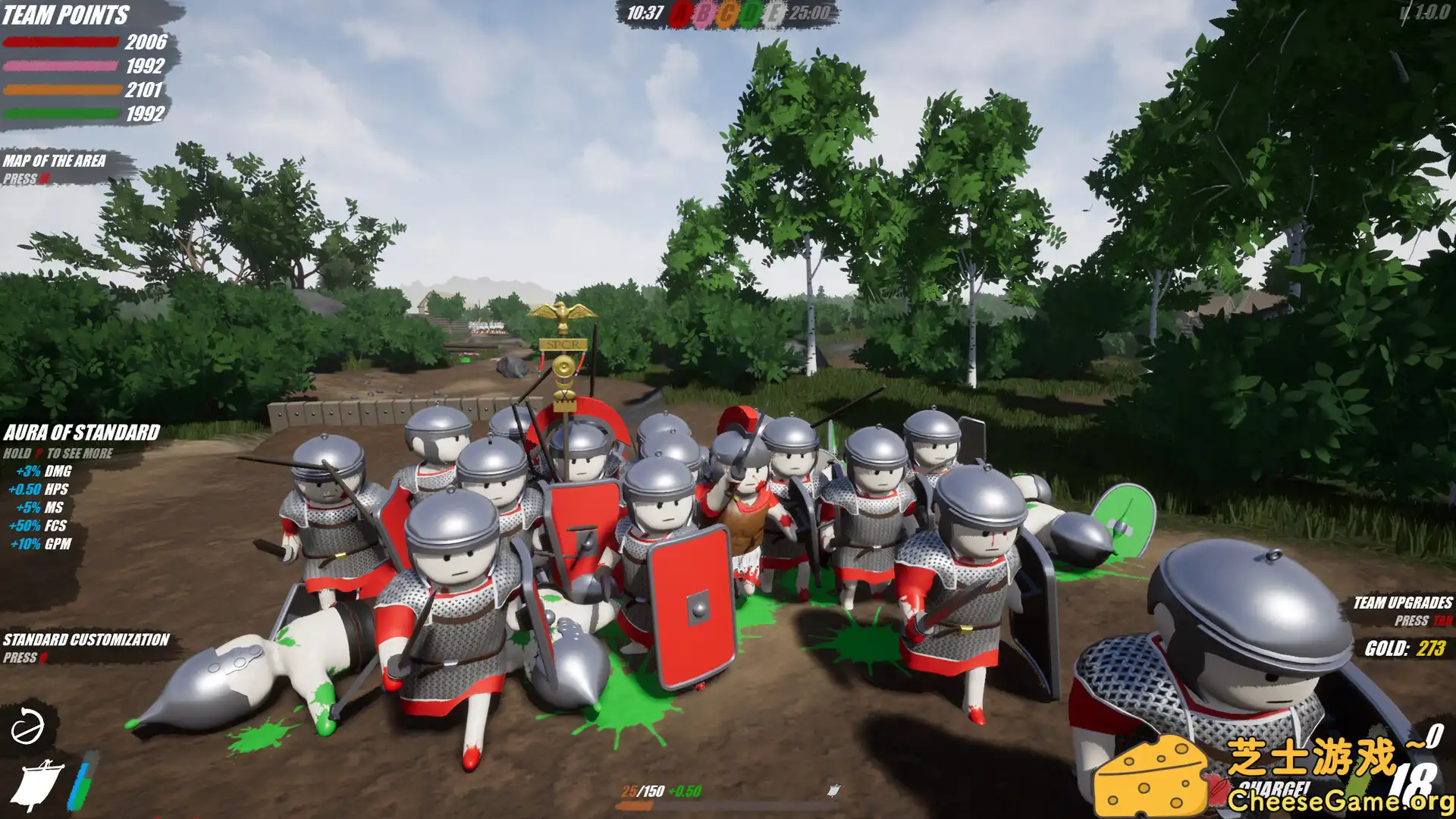The image size is (1456, 819).
Task: Toggle the green capture point D marker
Action: click(x=752, y=13)
